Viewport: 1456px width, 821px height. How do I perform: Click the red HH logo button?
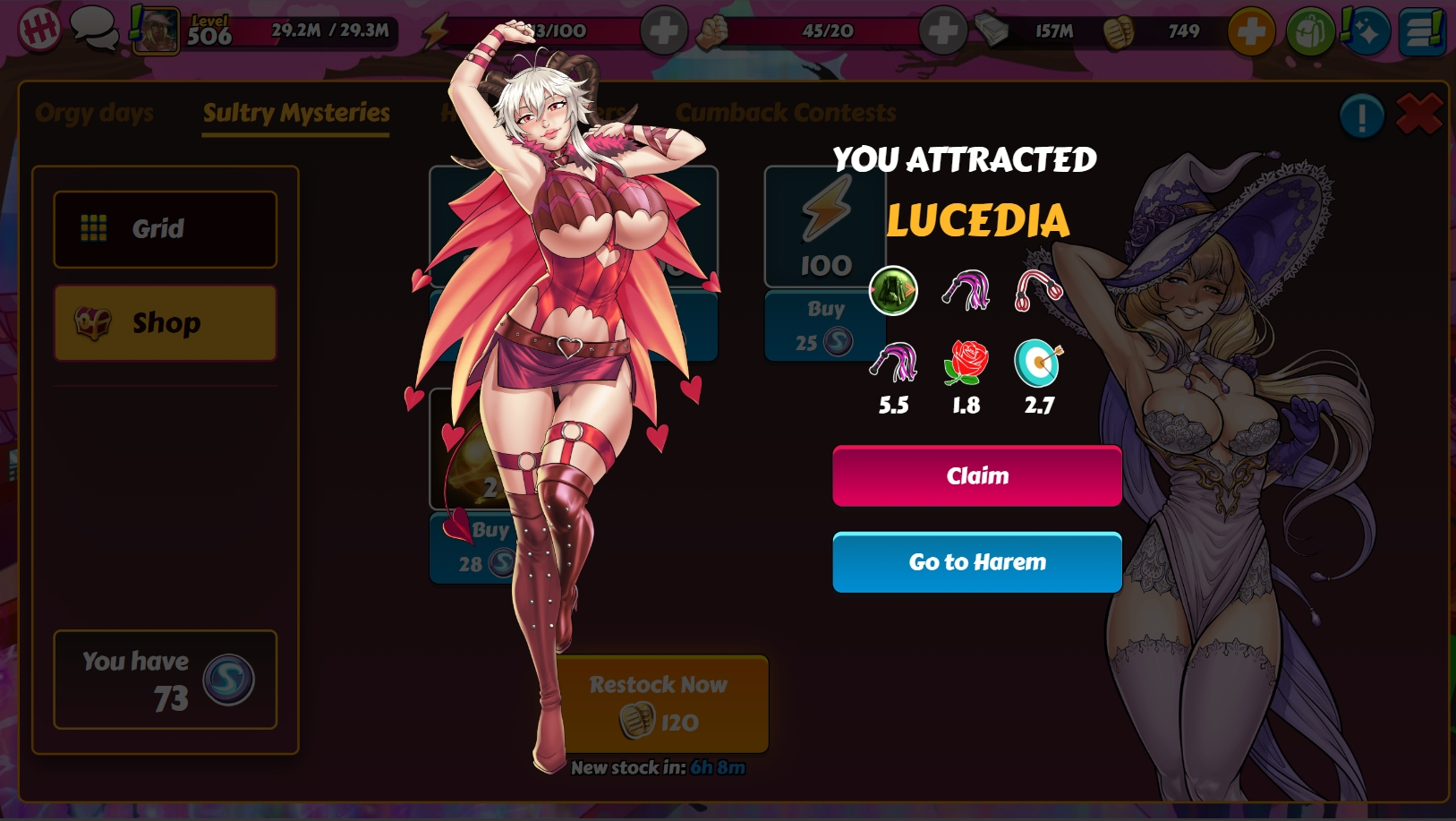[x=39, y=30]
